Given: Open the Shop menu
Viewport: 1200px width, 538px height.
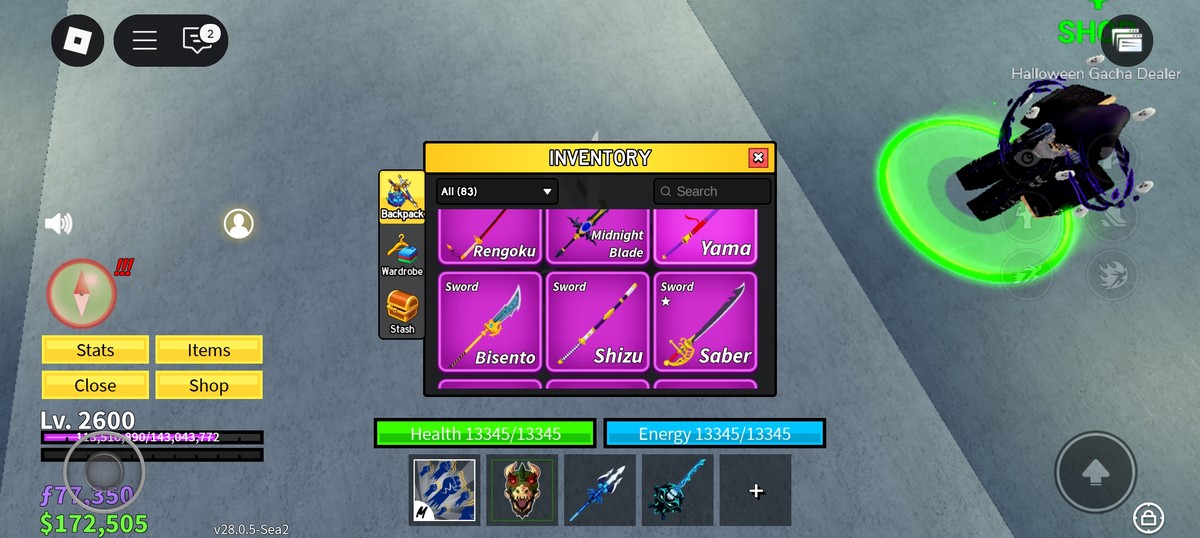Looking at the screenshot, I should tap(209, 385).
